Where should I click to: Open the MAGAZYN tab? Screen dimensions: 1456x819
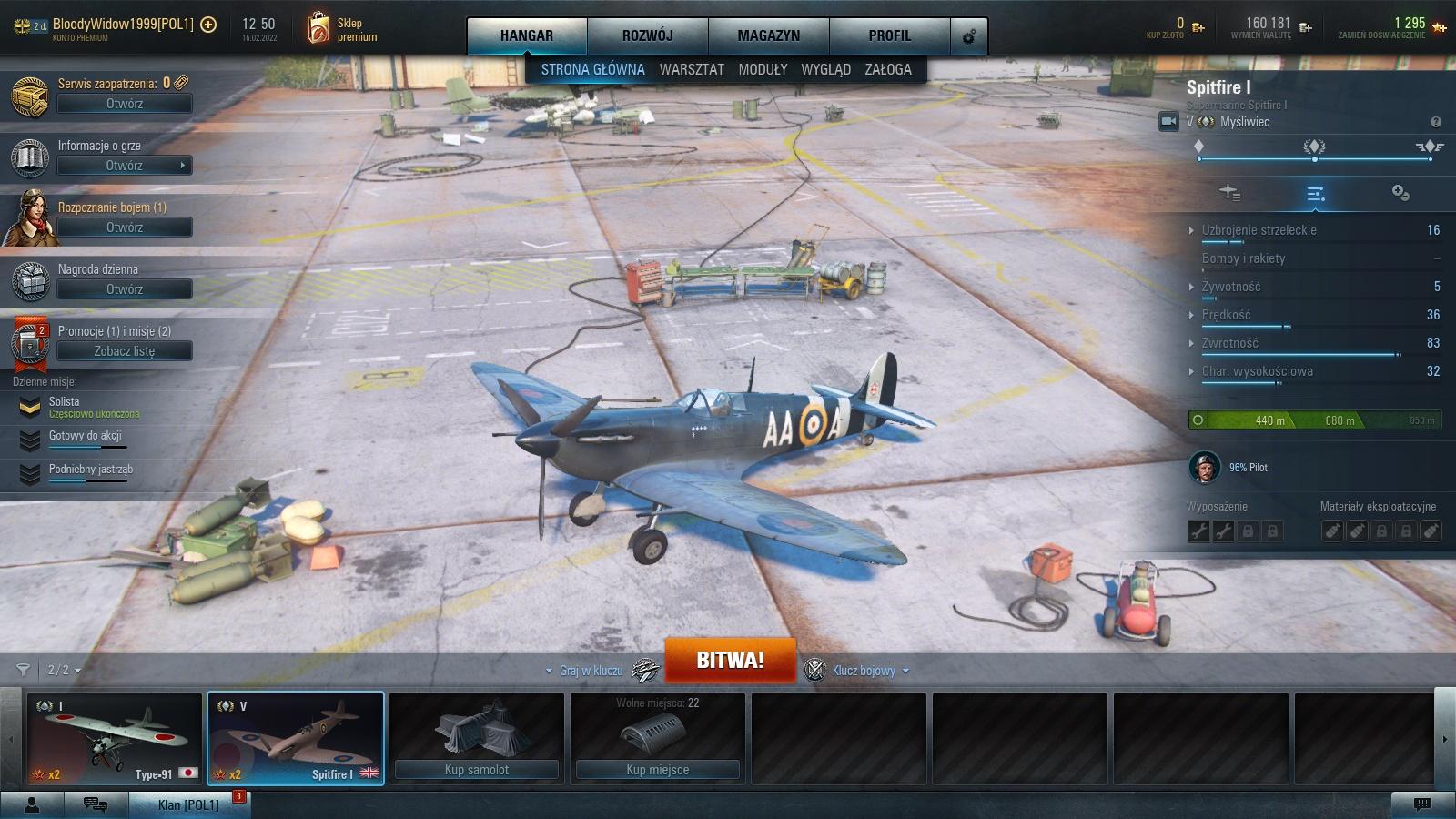pyautogui.click(x=768, y=35)
